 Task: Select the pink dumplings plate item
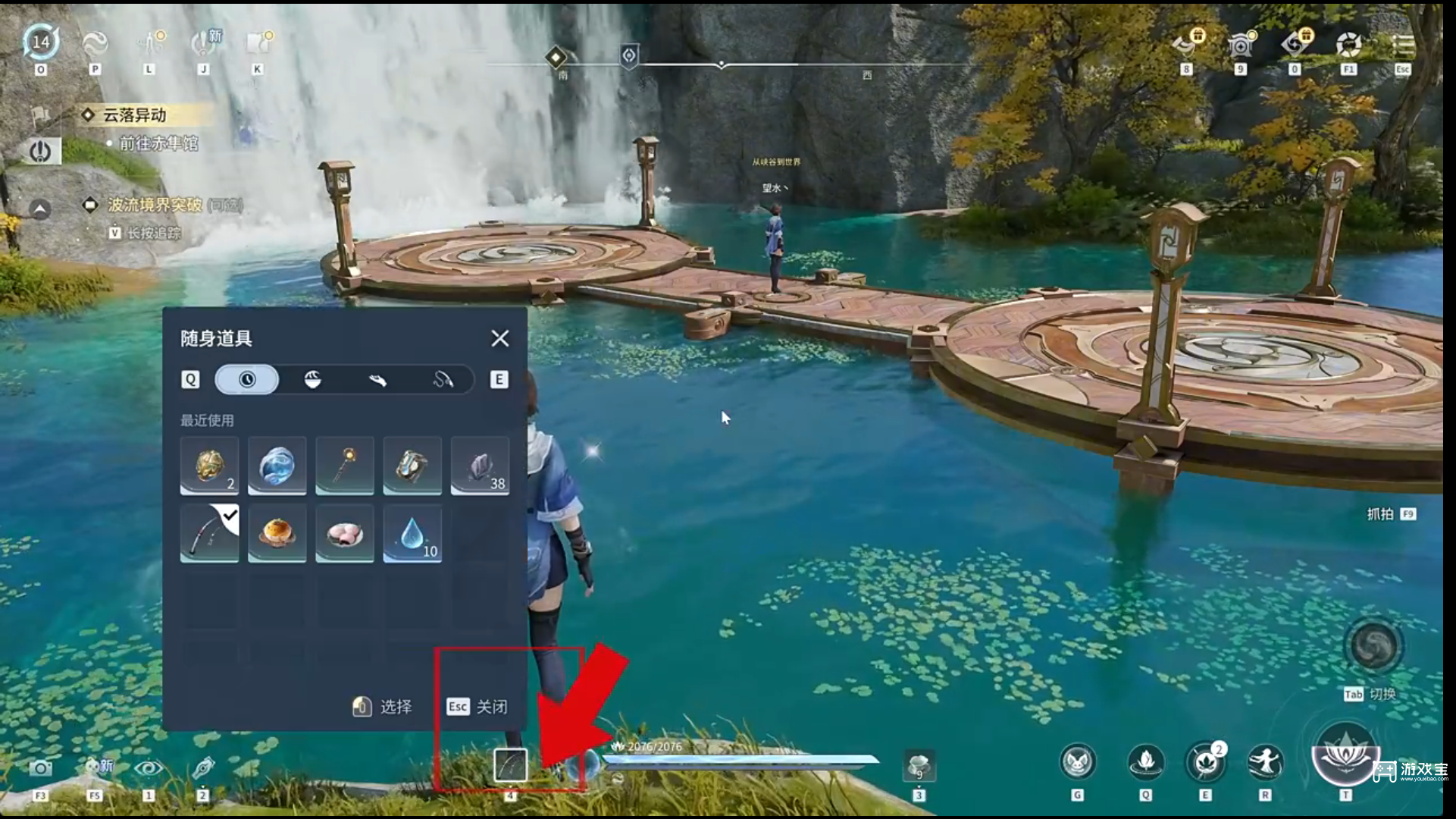(x=345, y=532)
